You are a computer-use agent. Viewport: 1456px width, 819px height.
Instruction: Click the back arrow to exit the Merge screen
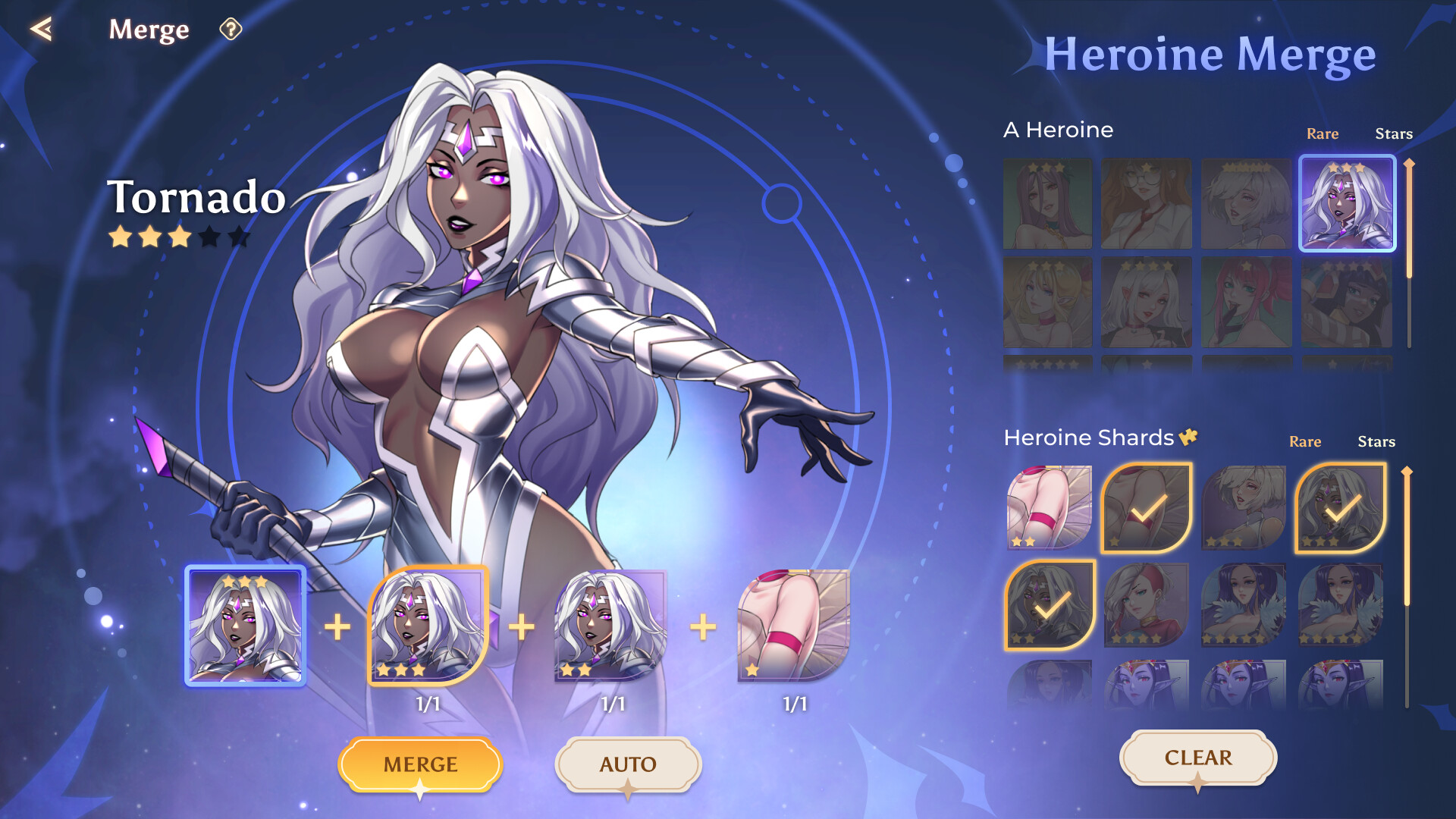[43, 29]
